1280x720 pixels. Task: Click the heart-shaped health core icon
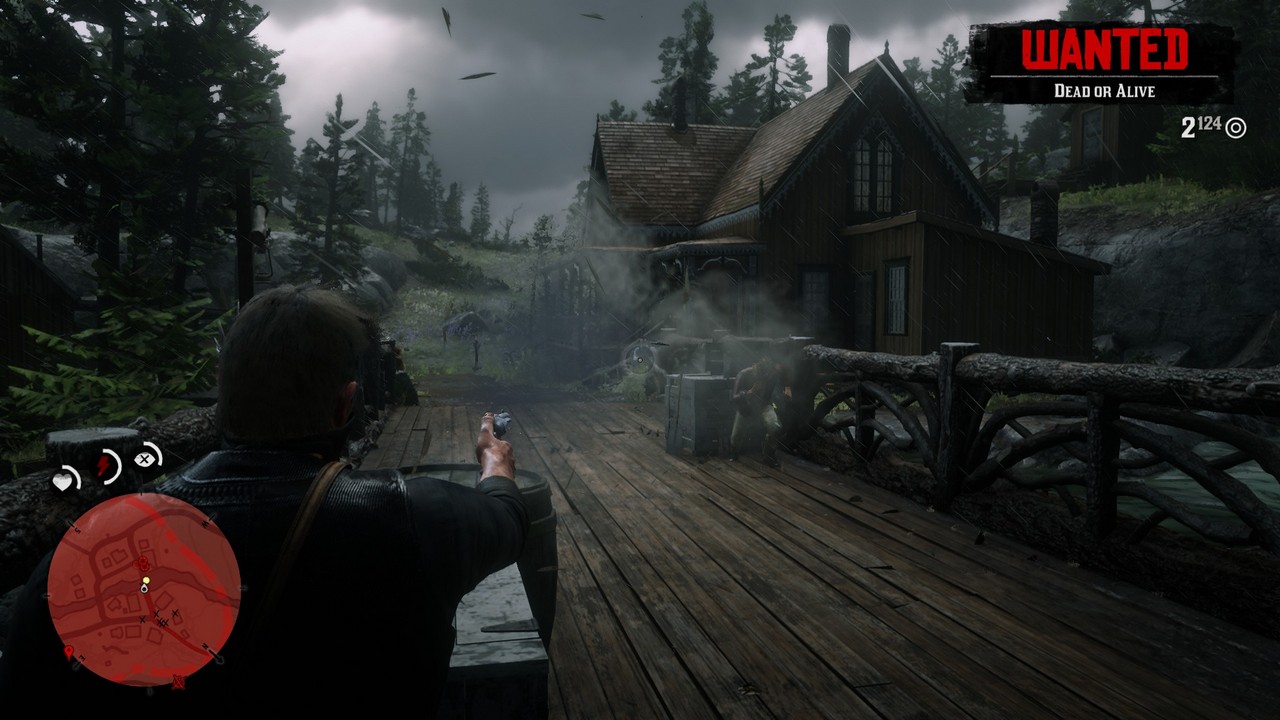tap(64, 482)
